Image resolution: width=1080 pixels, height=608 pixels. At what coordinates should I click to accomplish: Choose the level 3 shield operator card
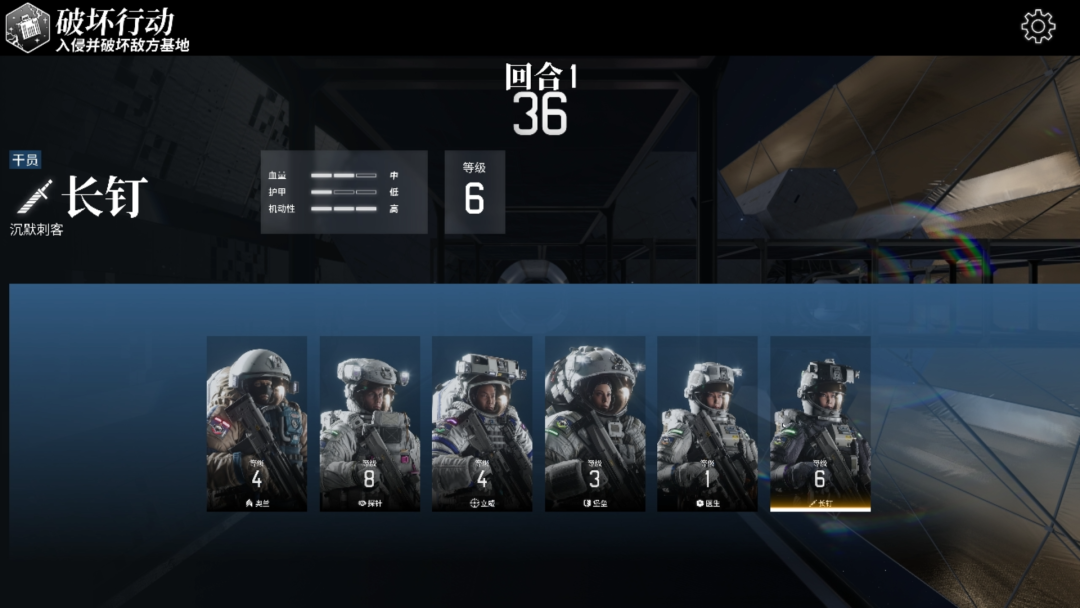click(595, 423)
